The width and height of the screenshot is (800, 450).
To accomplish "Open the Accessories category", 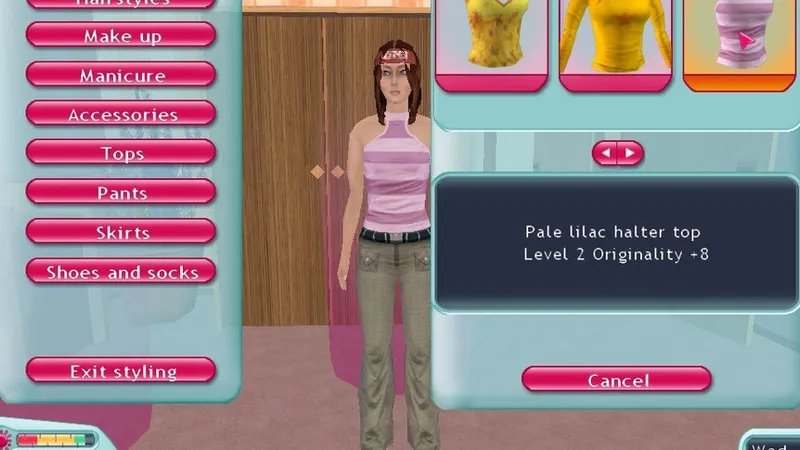I will coord(121,115).
